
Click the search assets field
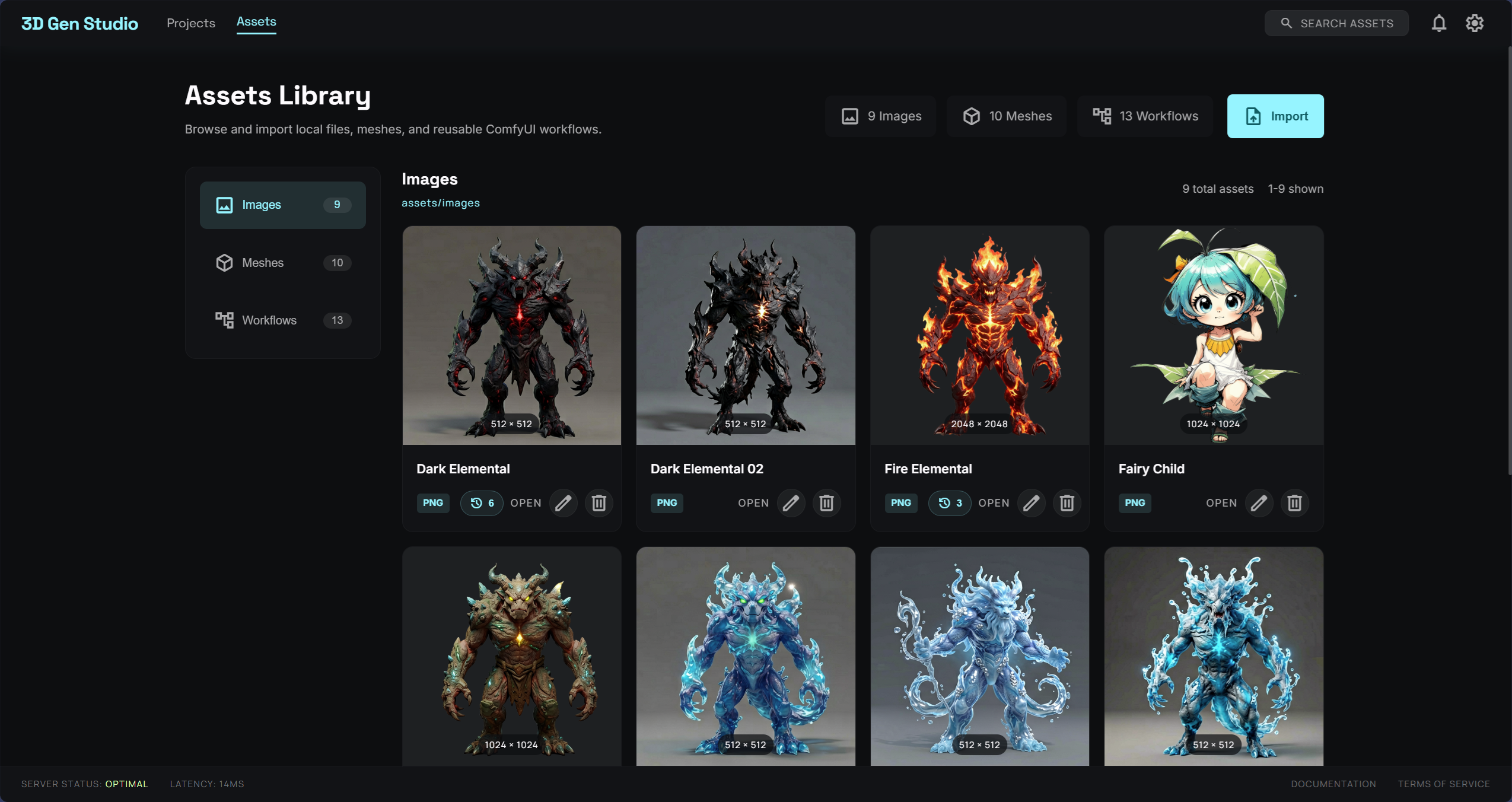click(1336, 23)
